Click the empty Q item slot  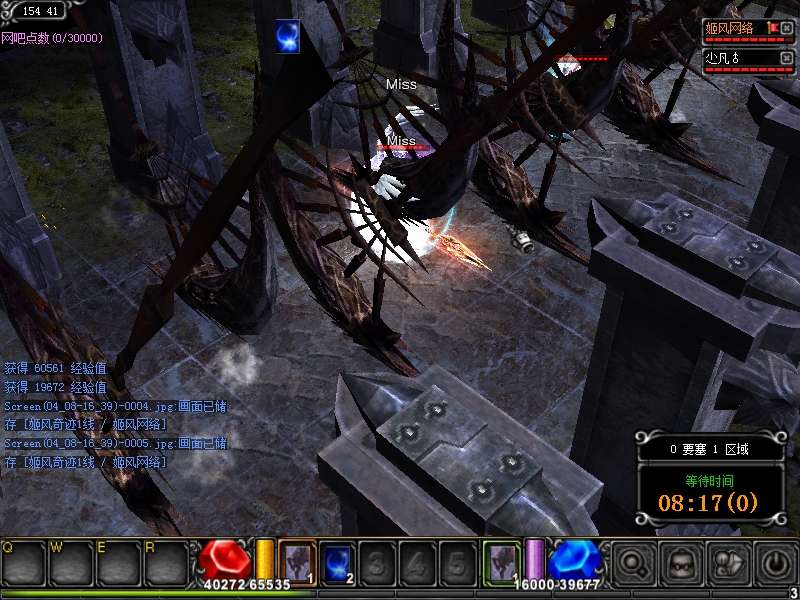pyautogui.click(x=24, y=563)
